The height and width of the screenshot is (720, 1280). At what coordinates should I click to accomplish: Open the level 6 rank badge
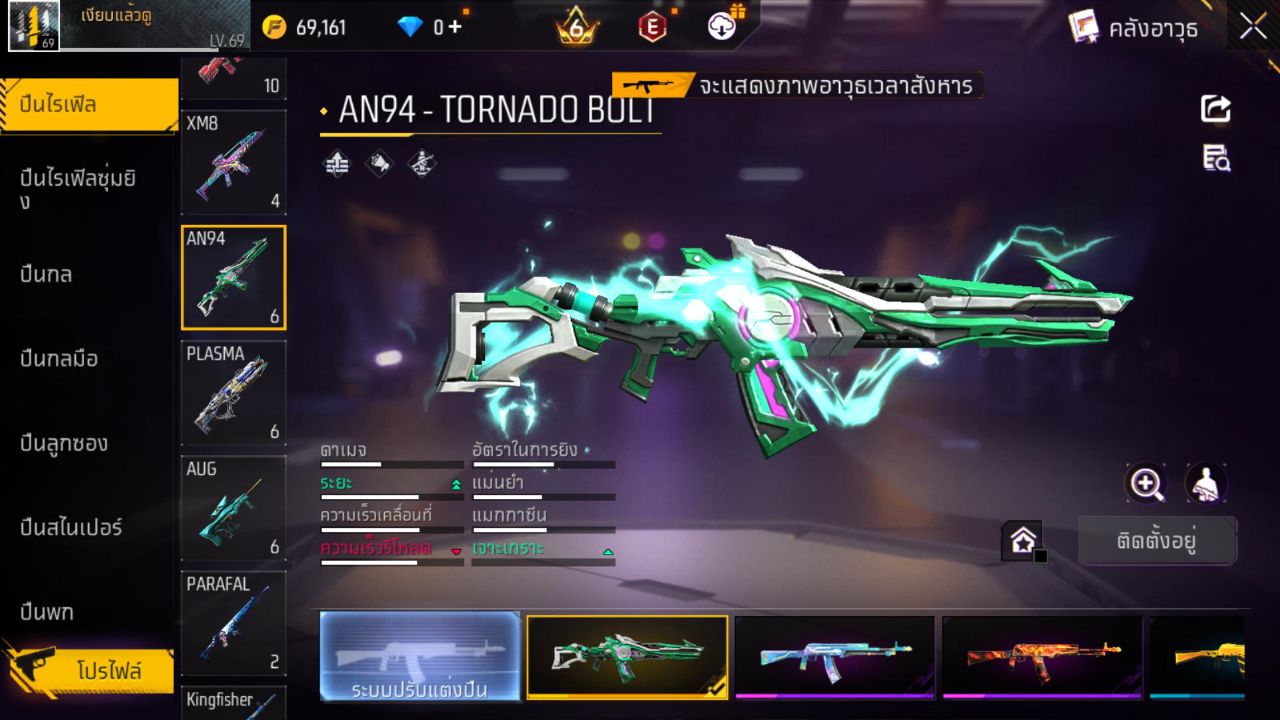click(576, 27)
